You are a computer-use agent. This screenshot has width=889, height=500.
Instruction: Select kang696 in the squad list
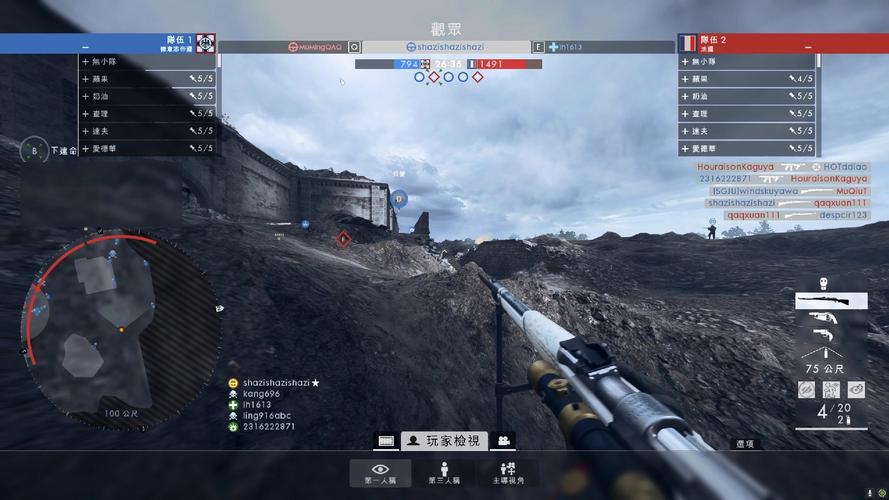[x=261, y=394]
